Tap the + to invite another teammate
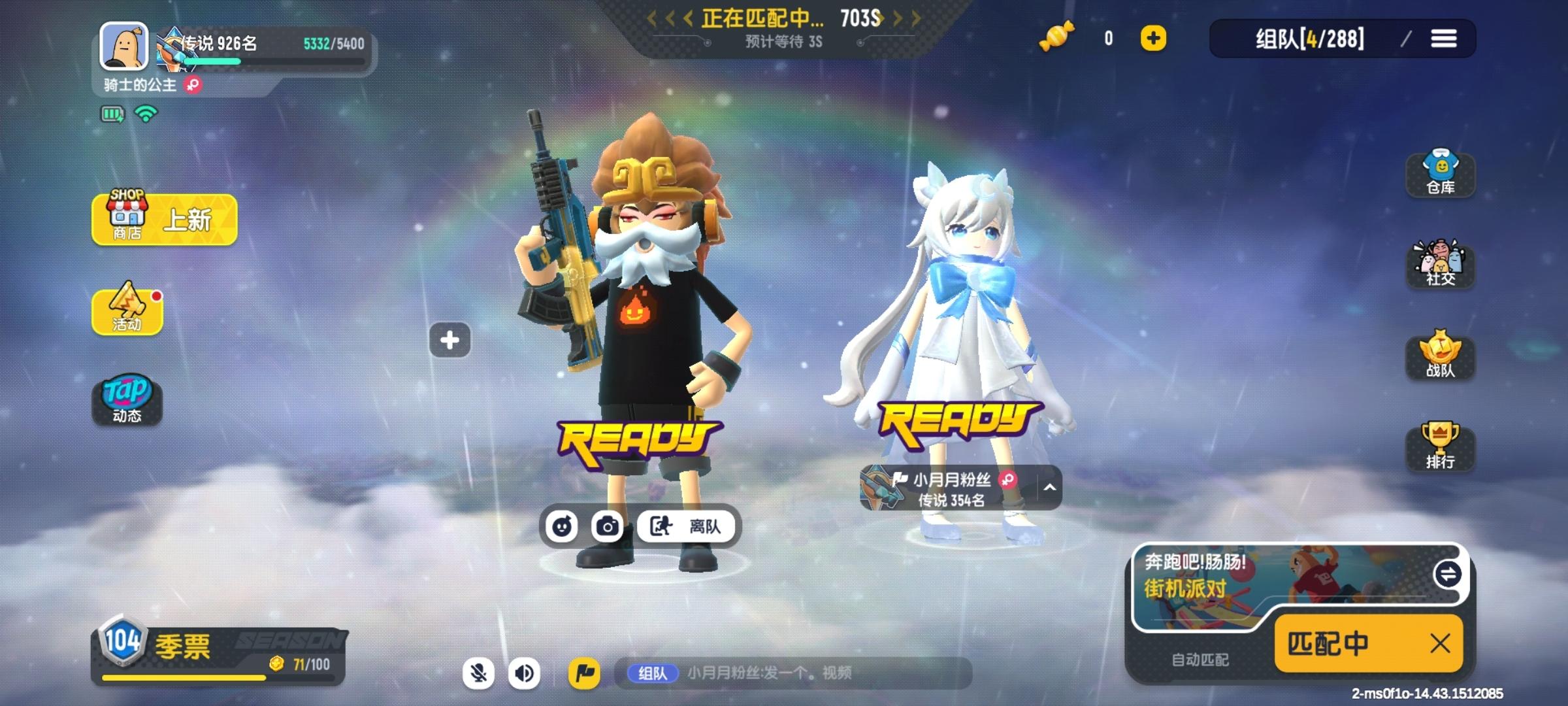This screenshot has width=1568, height=706. click(448, 339)
